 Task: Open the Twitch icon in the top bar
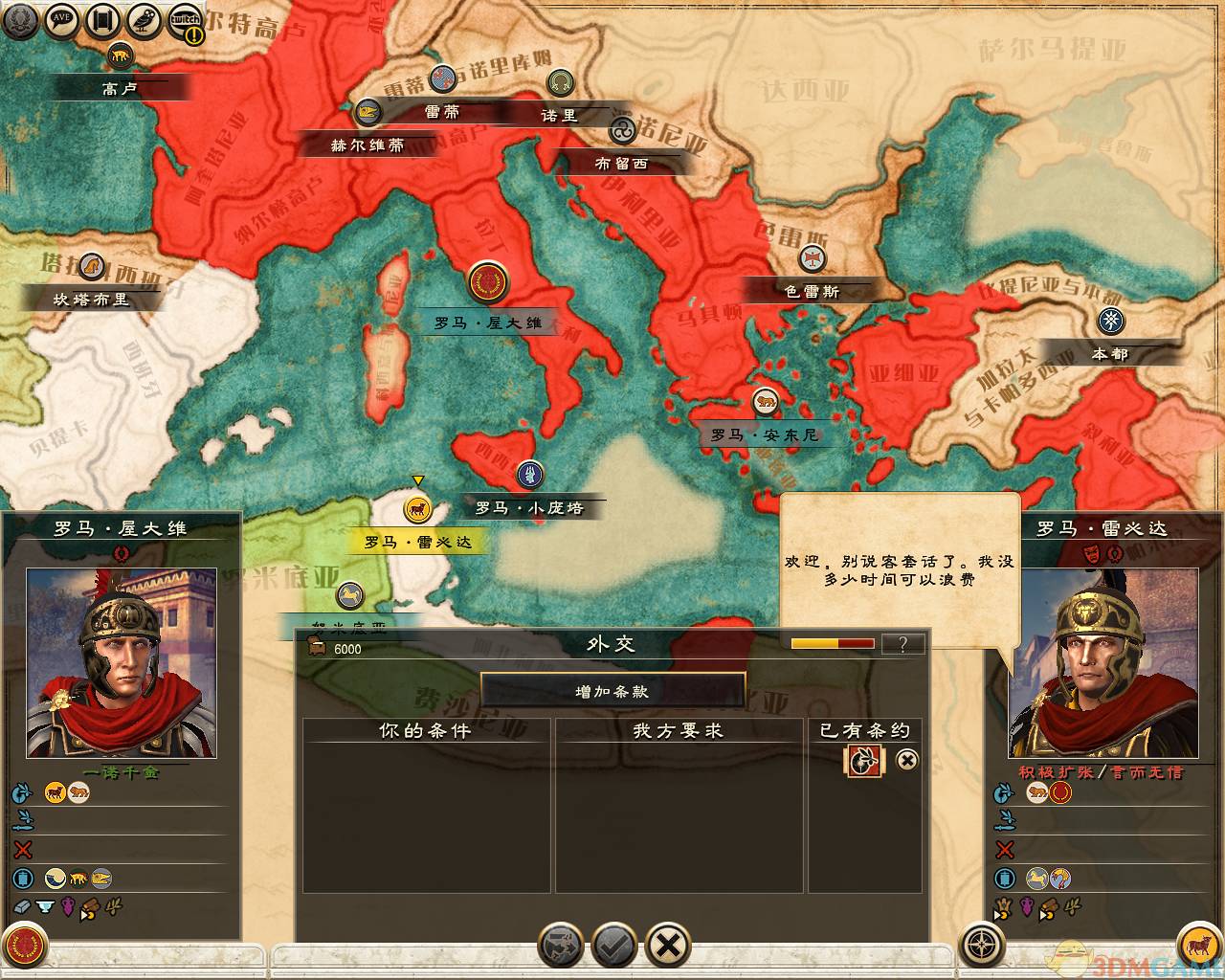pos(186,21)
